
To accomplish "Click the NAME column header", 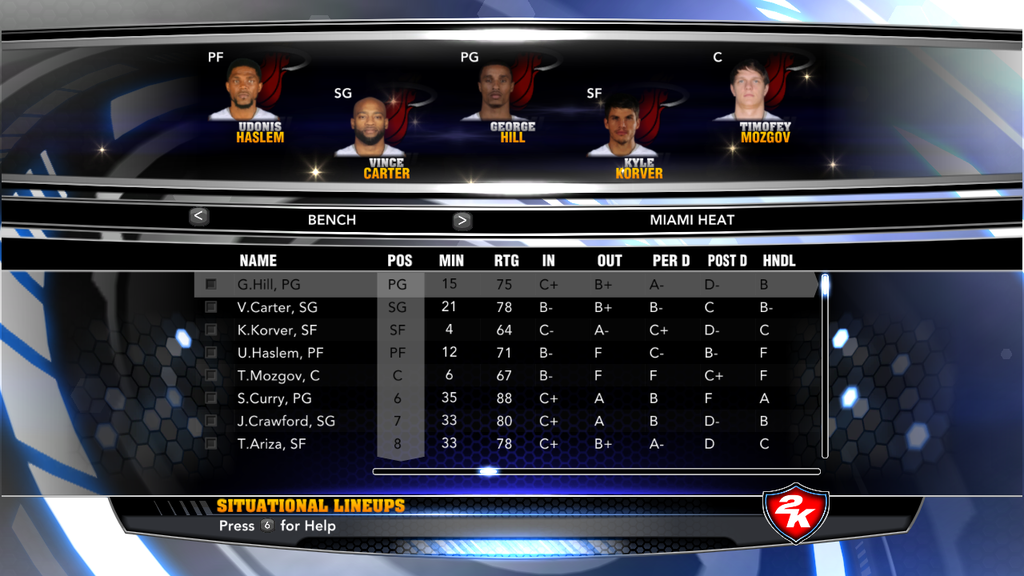I will [258, 261].
